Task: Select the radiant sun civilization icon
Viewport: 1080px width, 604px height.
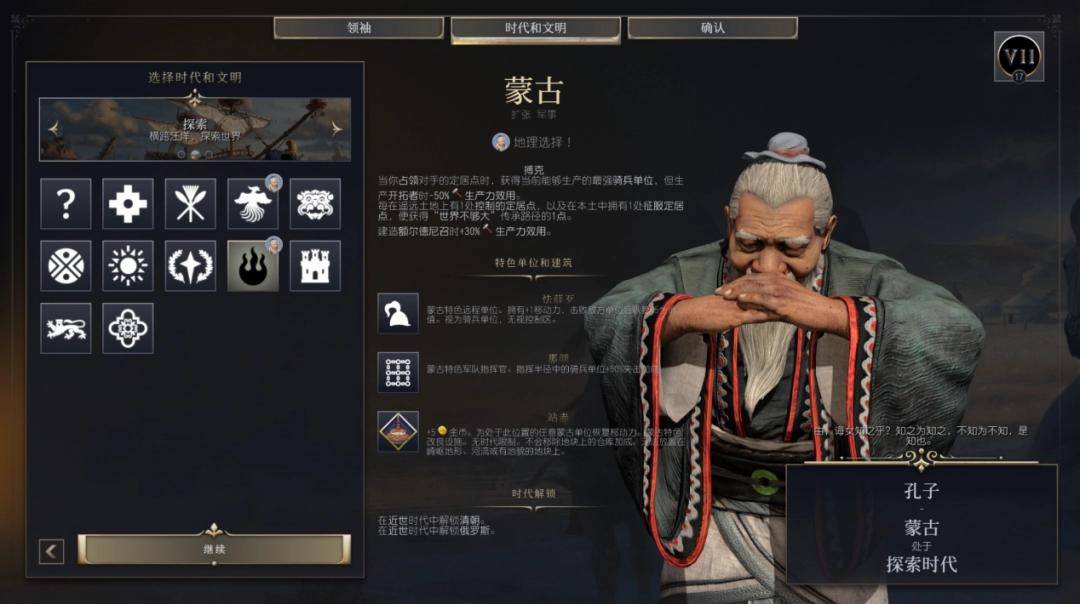Action: [128, 266]
